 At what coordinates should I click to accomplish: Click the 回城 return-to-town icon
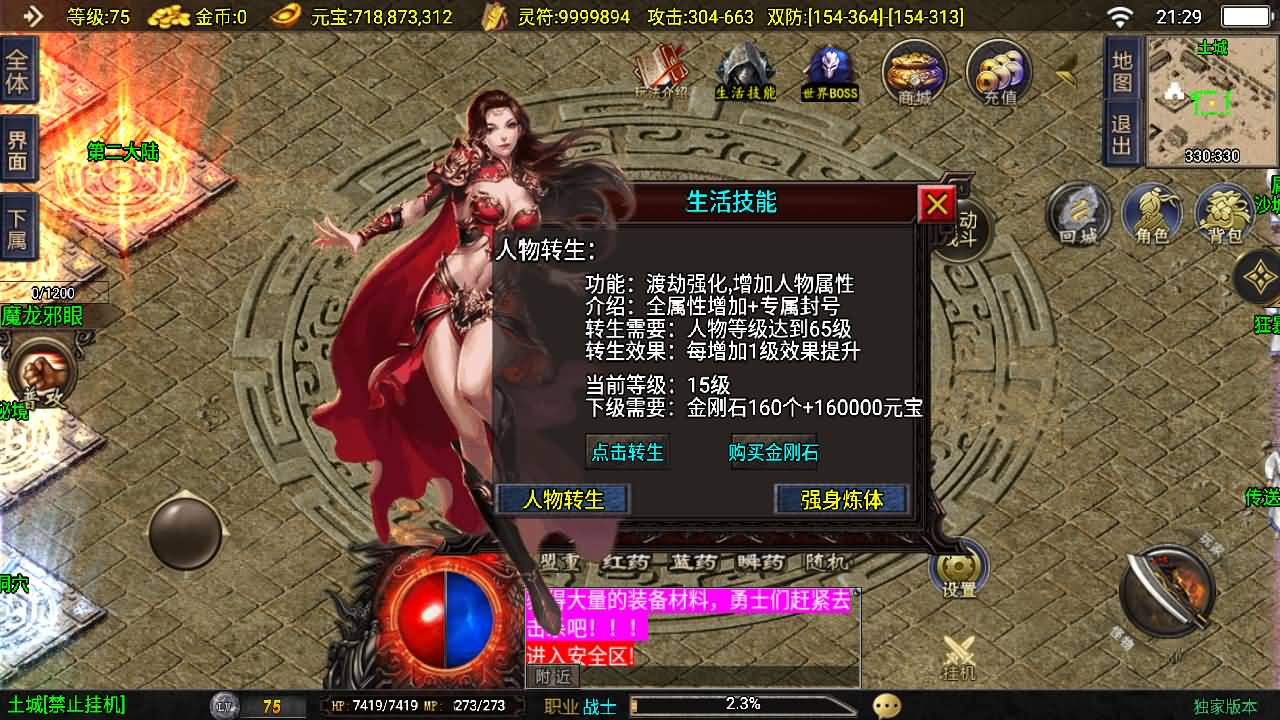point(1078,213)
